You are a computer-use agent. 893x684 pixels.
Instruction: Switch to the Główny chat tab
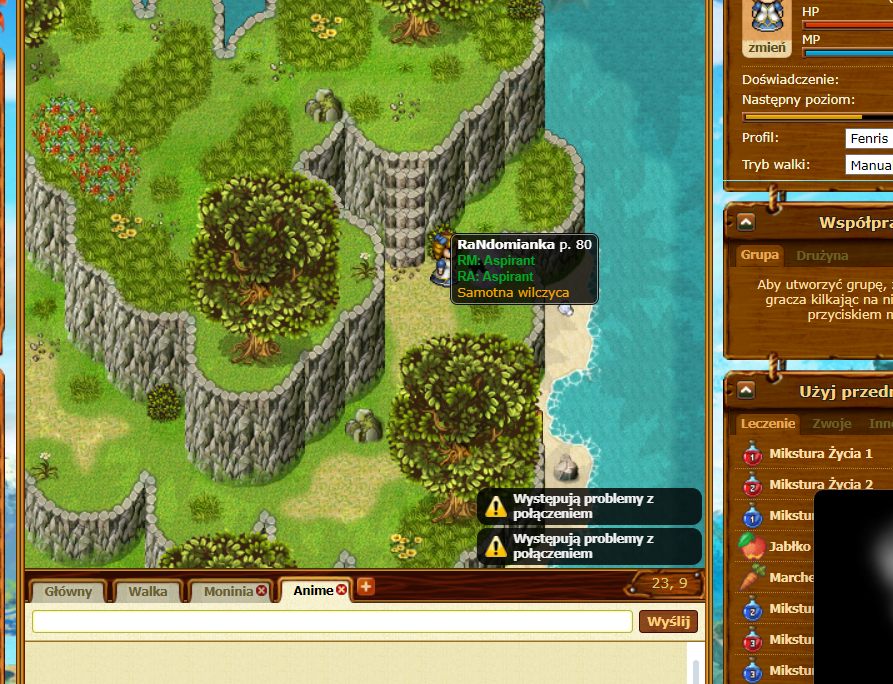click(x=68, y=591)
